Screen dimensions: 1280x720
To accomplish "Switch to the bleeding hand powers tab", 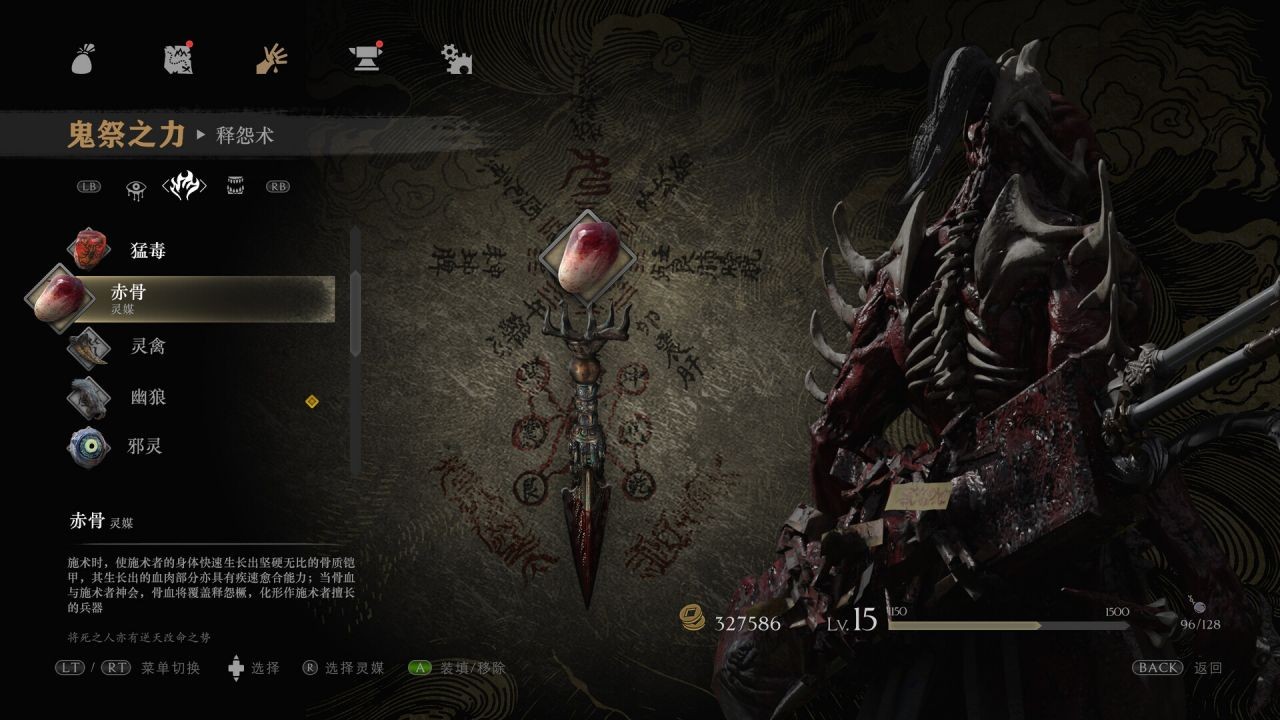I will click(271, 60).
